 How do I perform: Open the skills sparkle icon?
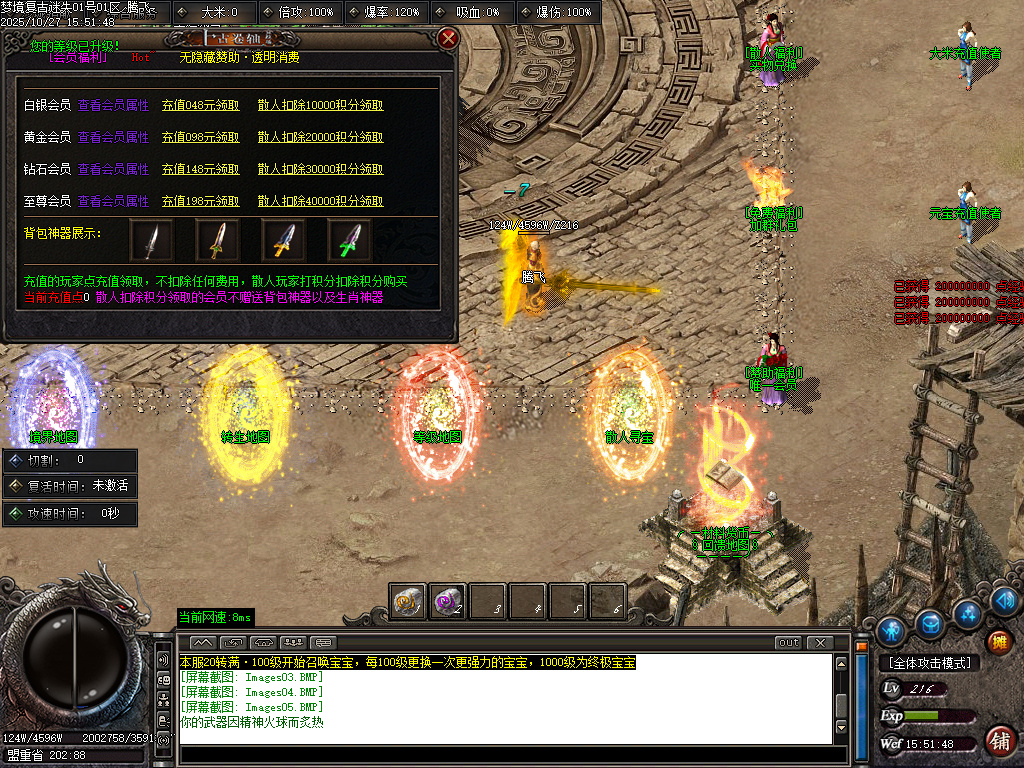pyautogui.click(x=967, y=612)
